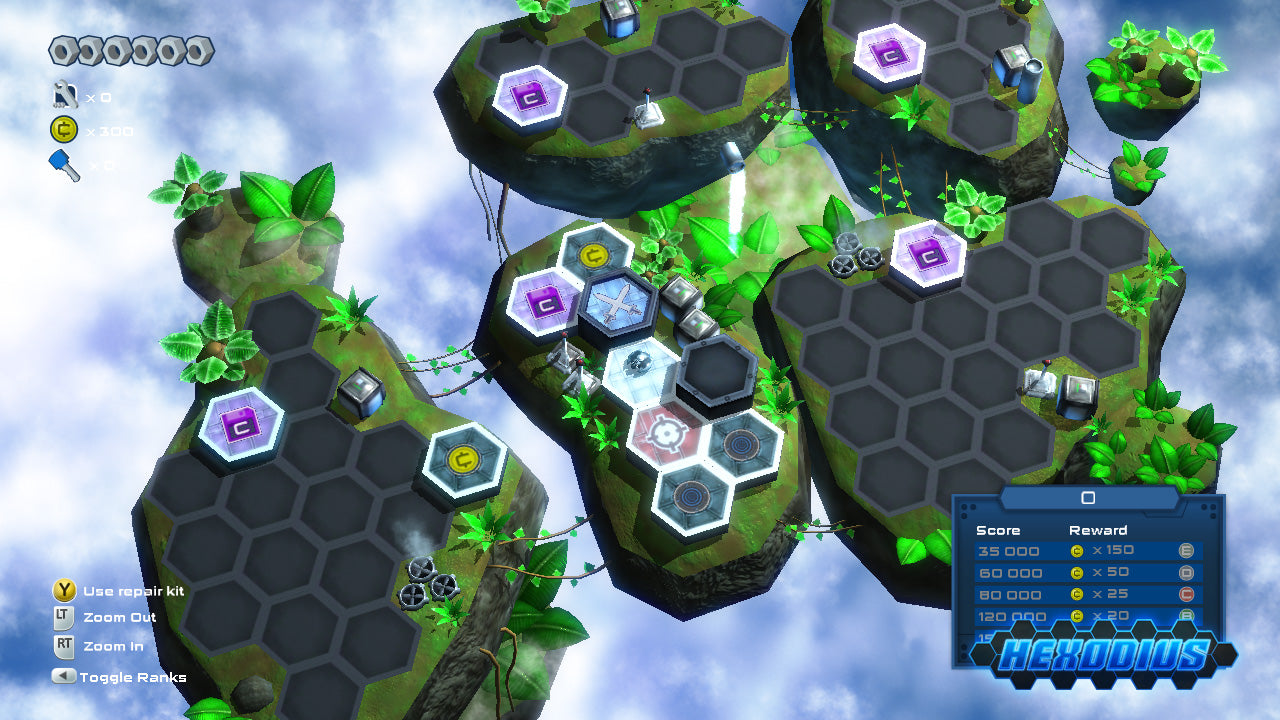Select the yellow coin currency icon
This screenshot has height=720, width=1280.
point(62,128)
